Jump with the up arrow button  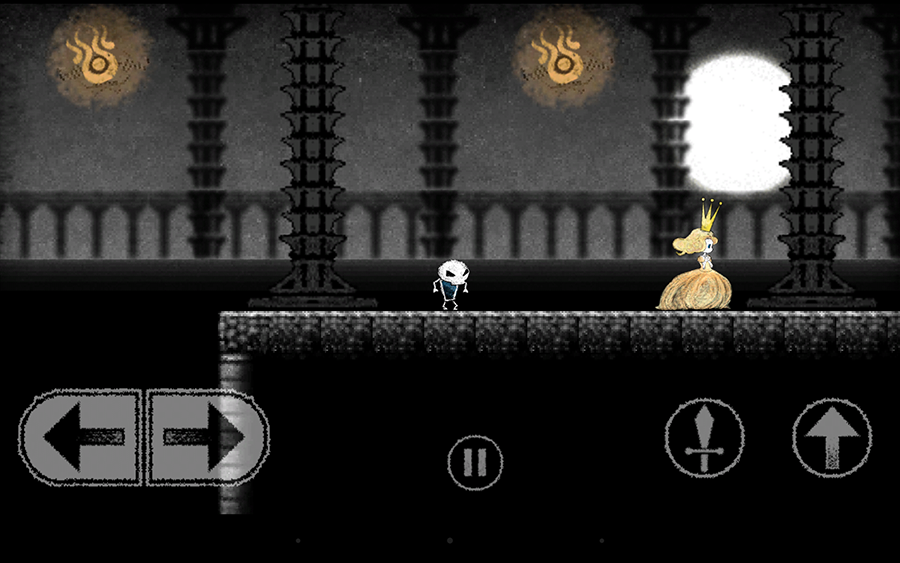[832, 438]
